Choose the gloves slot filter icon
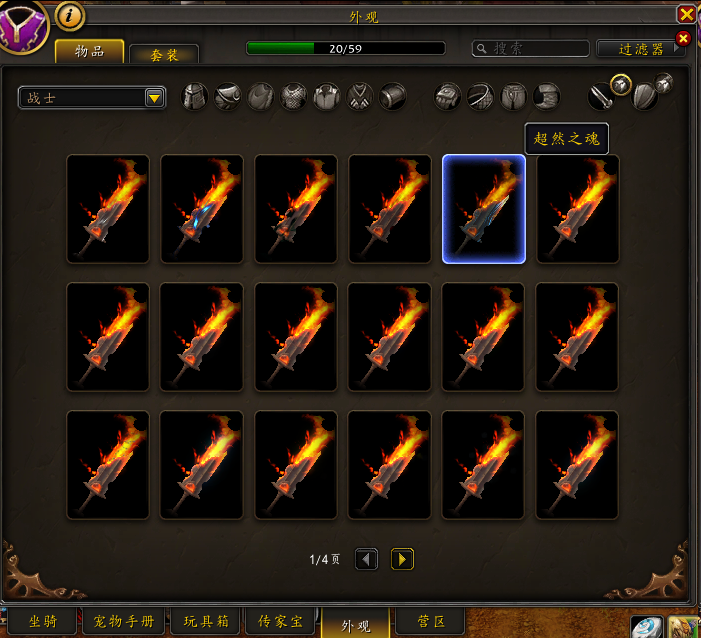Screen dimensions: 701x638 [x=448, y=96]
